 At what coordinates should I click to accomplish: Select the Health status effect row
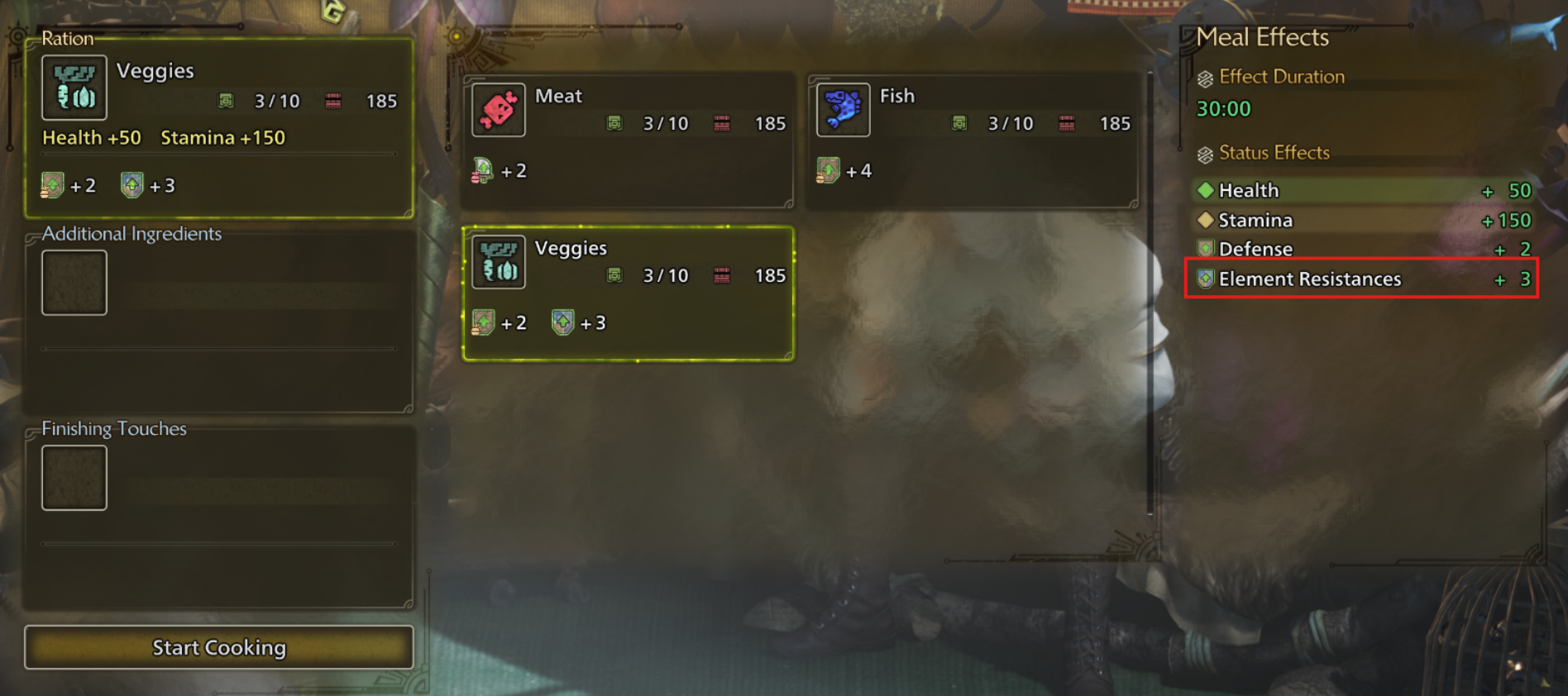pyautogui.click(x=1361, y=191)
